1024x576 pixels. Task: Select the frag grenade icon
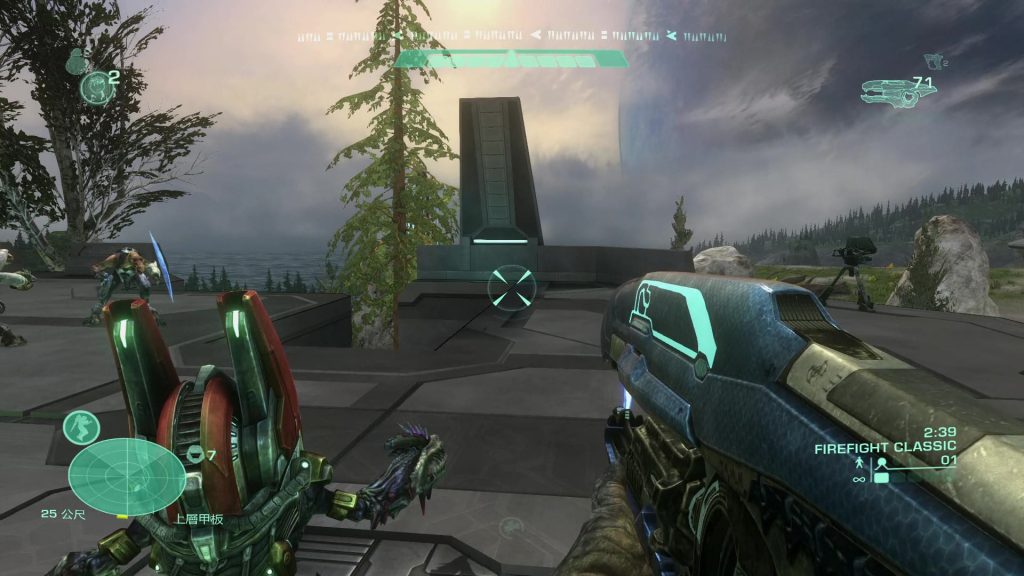76,62
